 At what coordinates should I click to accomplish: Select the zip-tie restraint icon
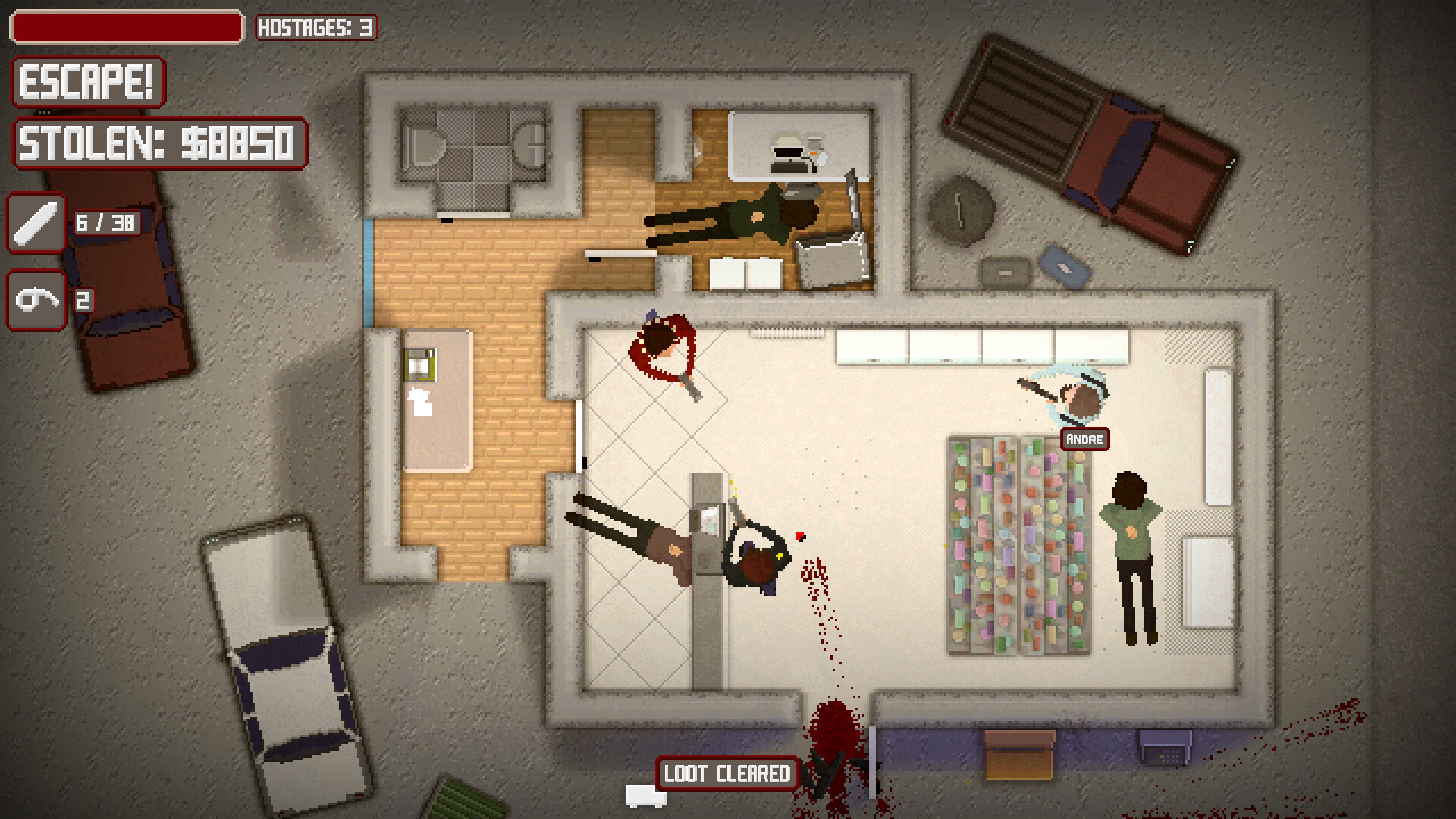36,300
